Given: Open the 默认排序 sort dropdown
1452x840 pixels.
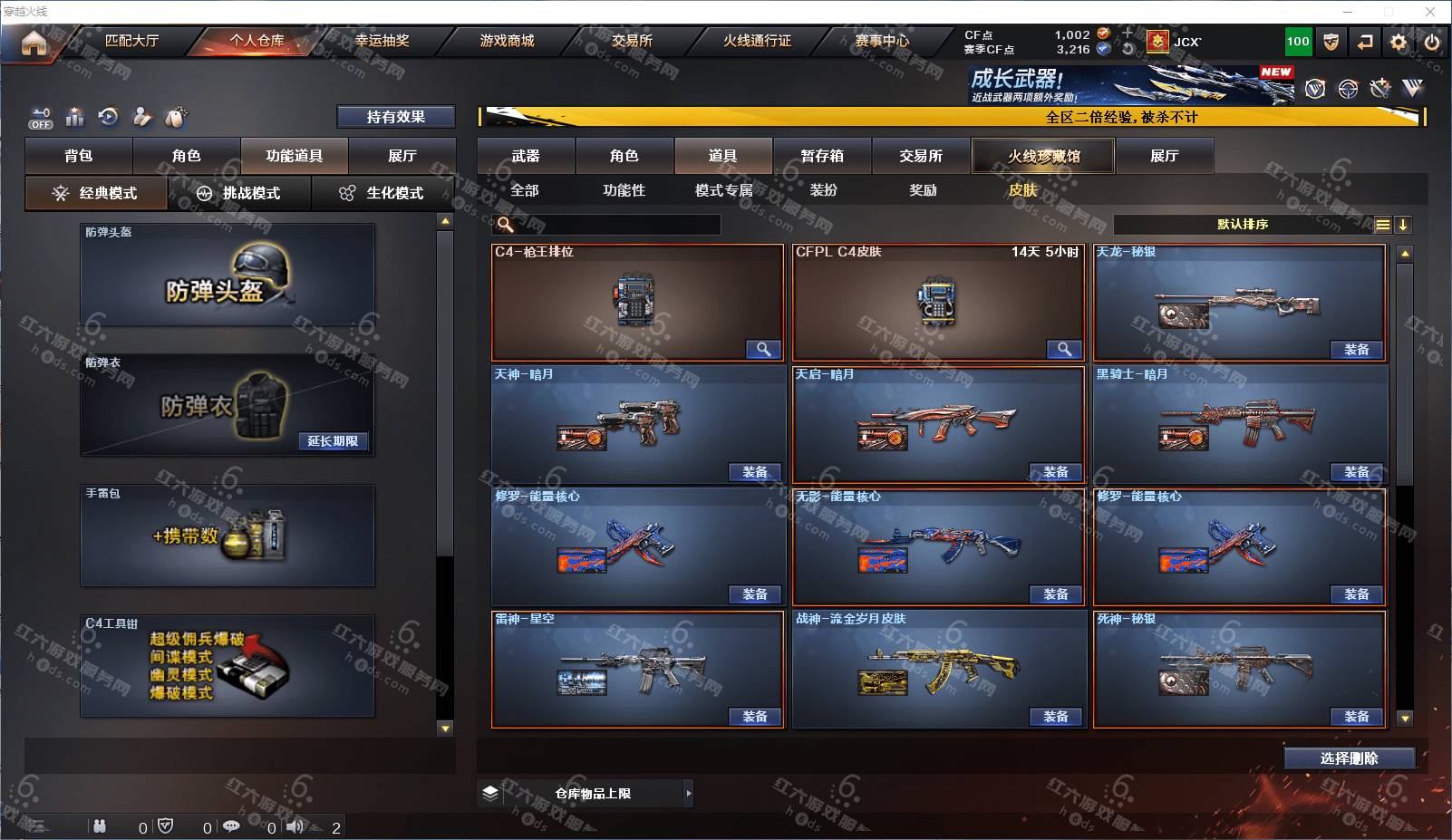Looking at the screenshot, I should [x=1243, y=225].
